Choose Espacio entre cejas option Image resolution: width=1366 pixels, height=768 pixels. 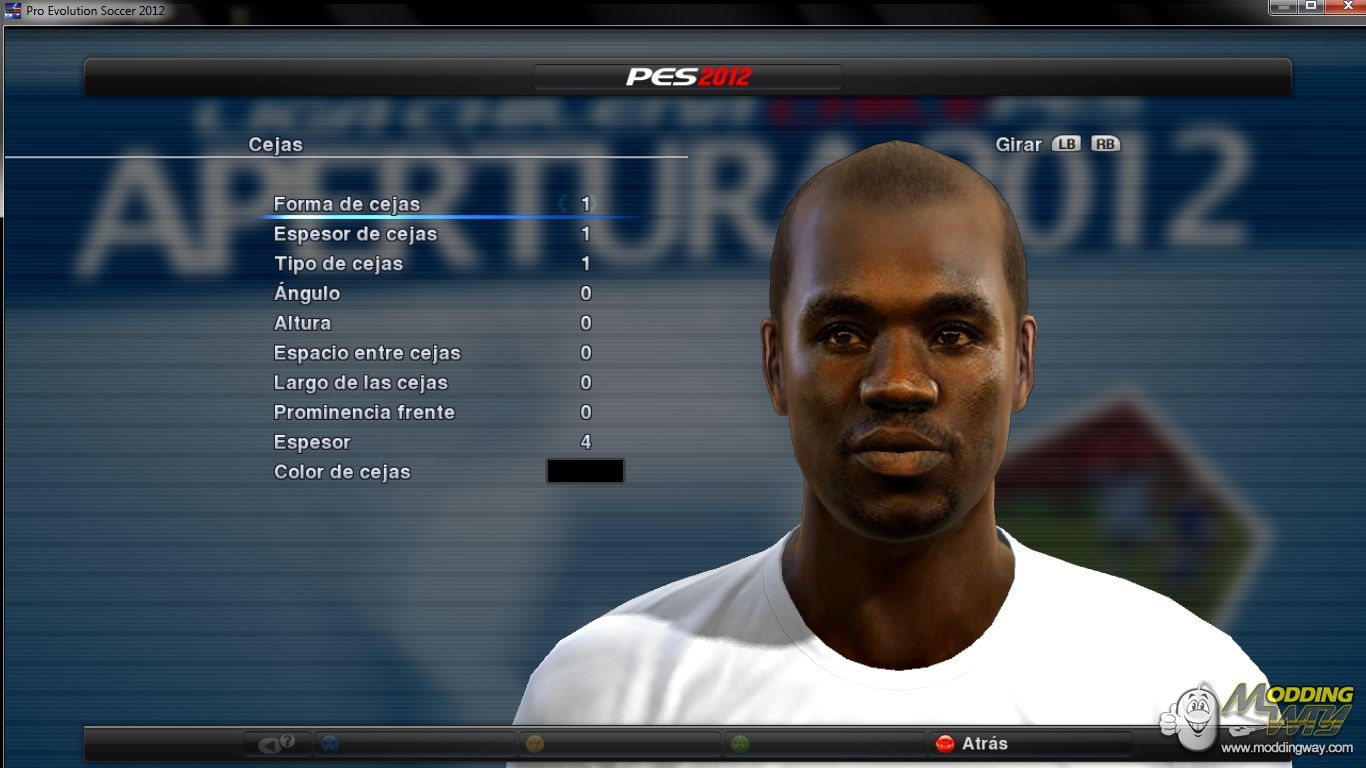tap(367, 353)
